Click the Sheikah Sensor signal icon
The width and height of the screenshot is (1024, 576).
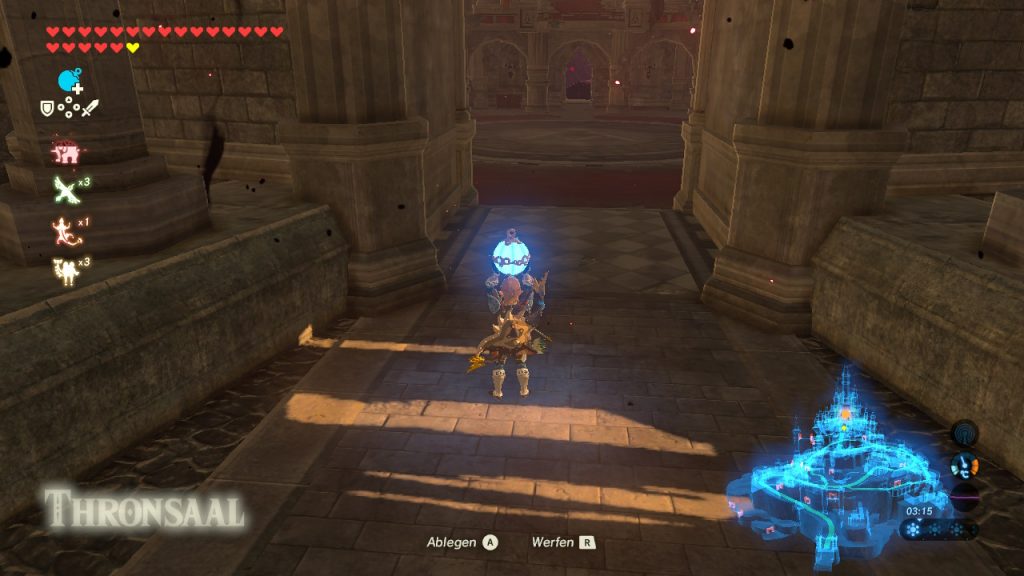(964, 433)
